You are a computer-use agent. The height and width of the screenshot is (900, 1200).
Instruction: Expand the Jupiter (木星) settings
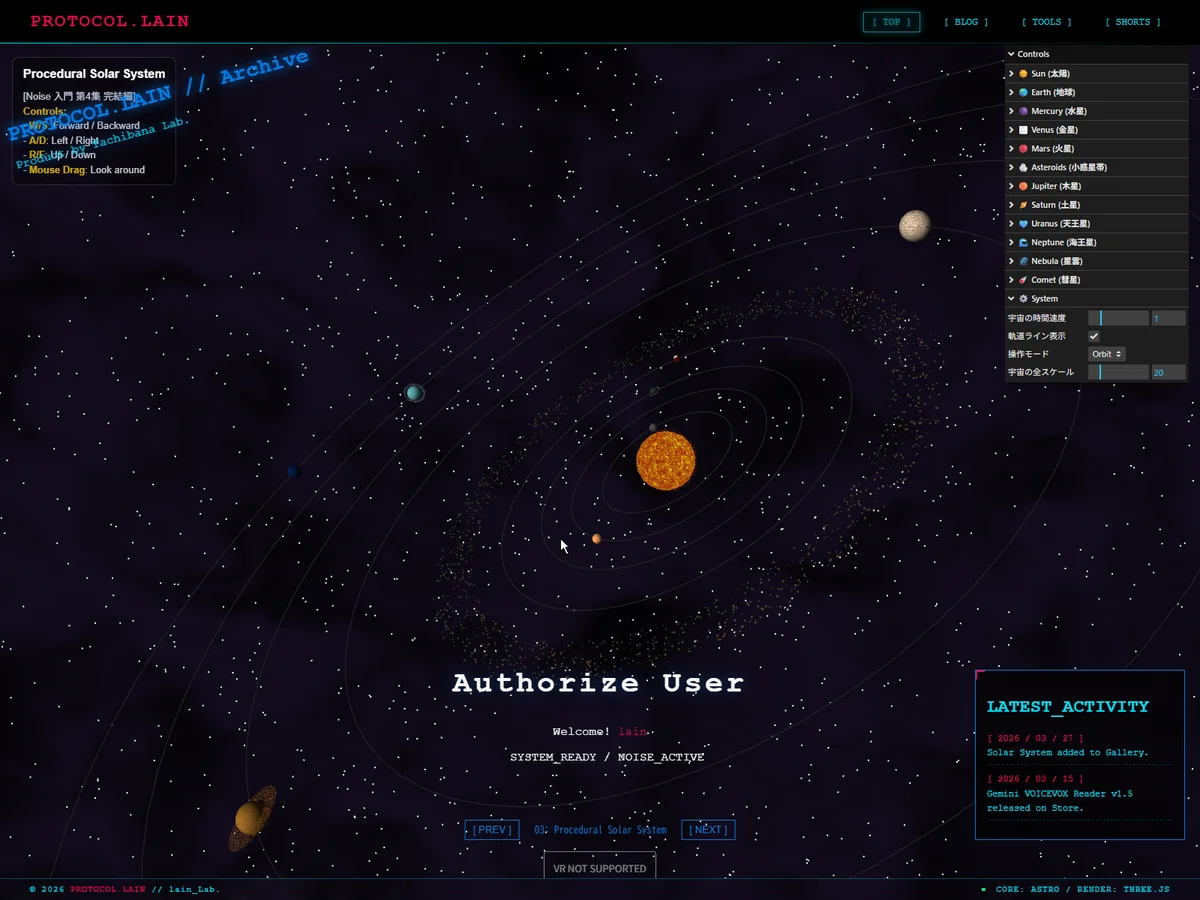pyautogui.click(x=1057, y=186)
